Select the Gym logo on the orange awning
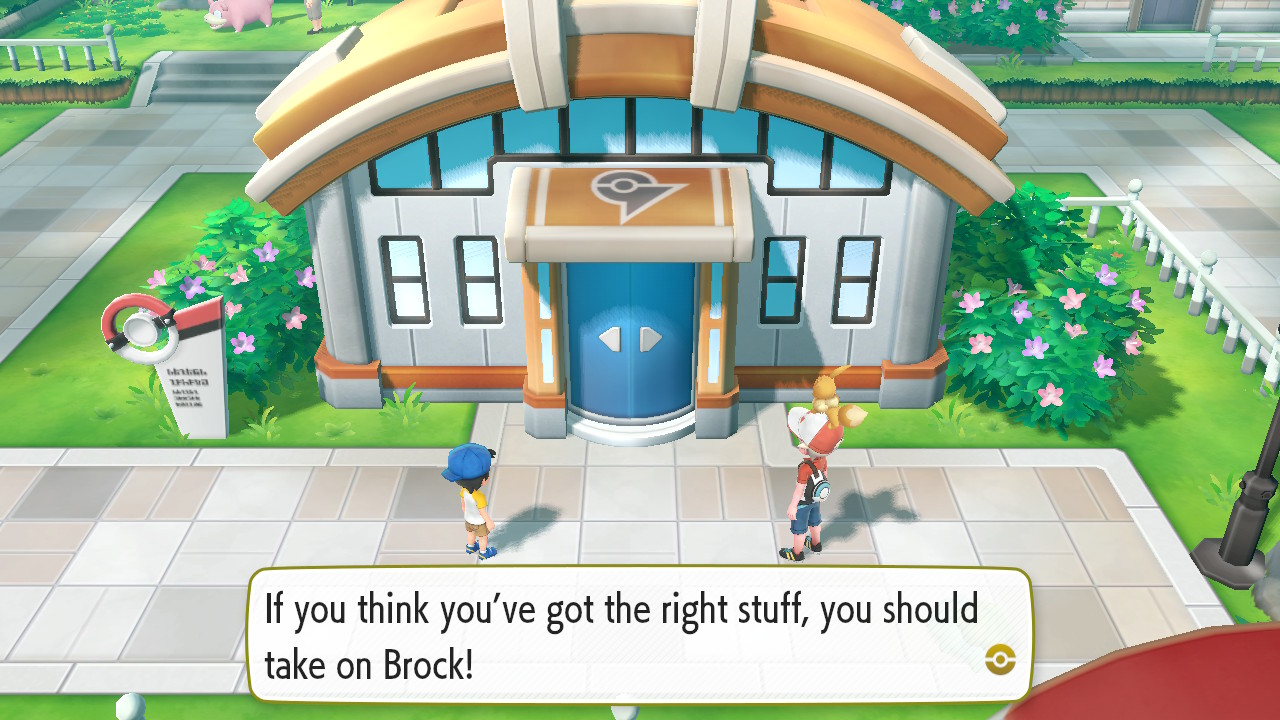1280x720 pixels. (x=628, y=185)
